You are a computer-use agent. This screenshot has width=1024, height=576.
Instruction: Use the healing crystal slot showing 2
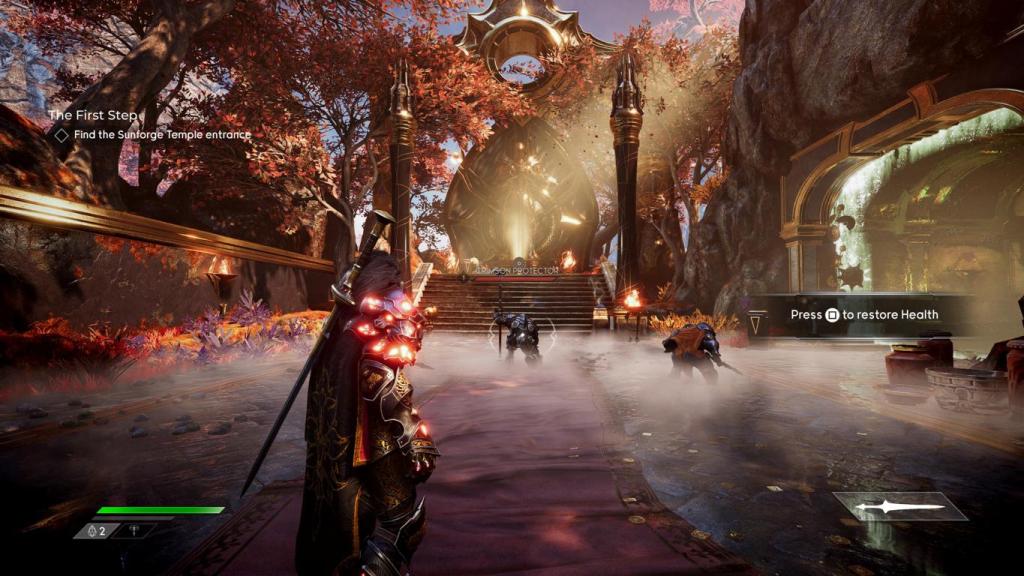(x=97, y=531)
